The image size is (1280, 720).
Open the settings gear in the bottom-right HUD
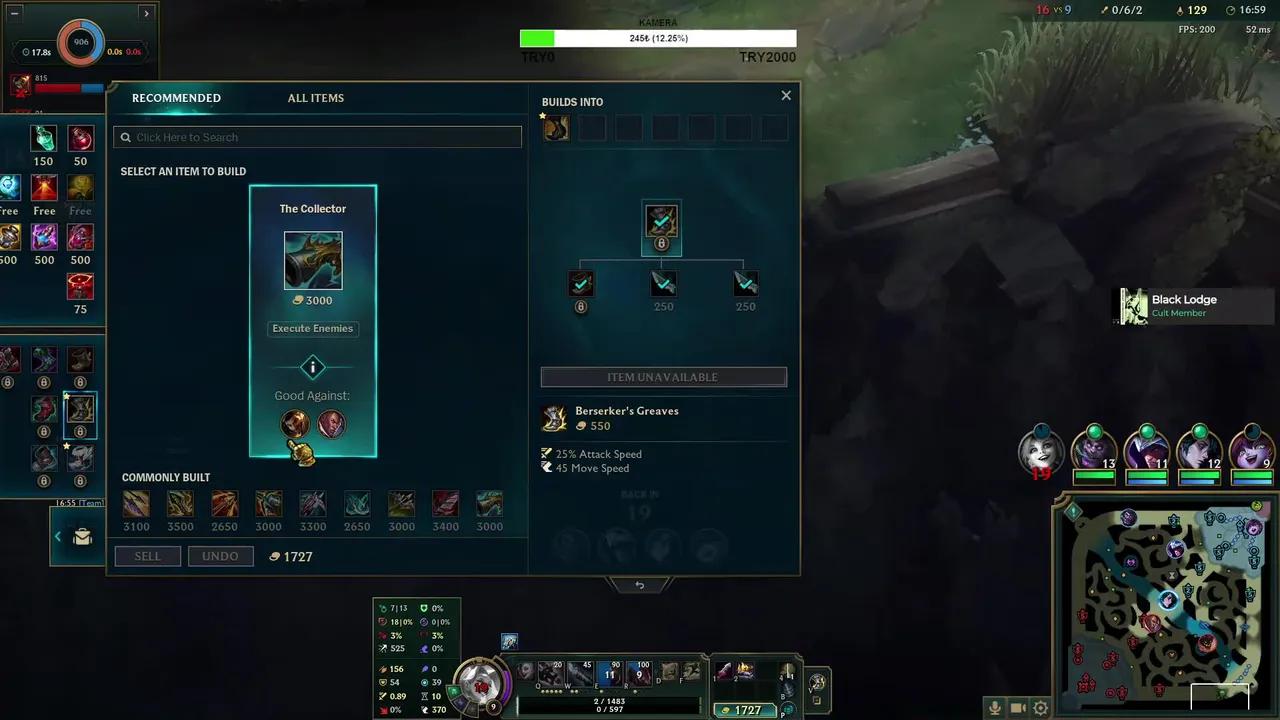1040,707
